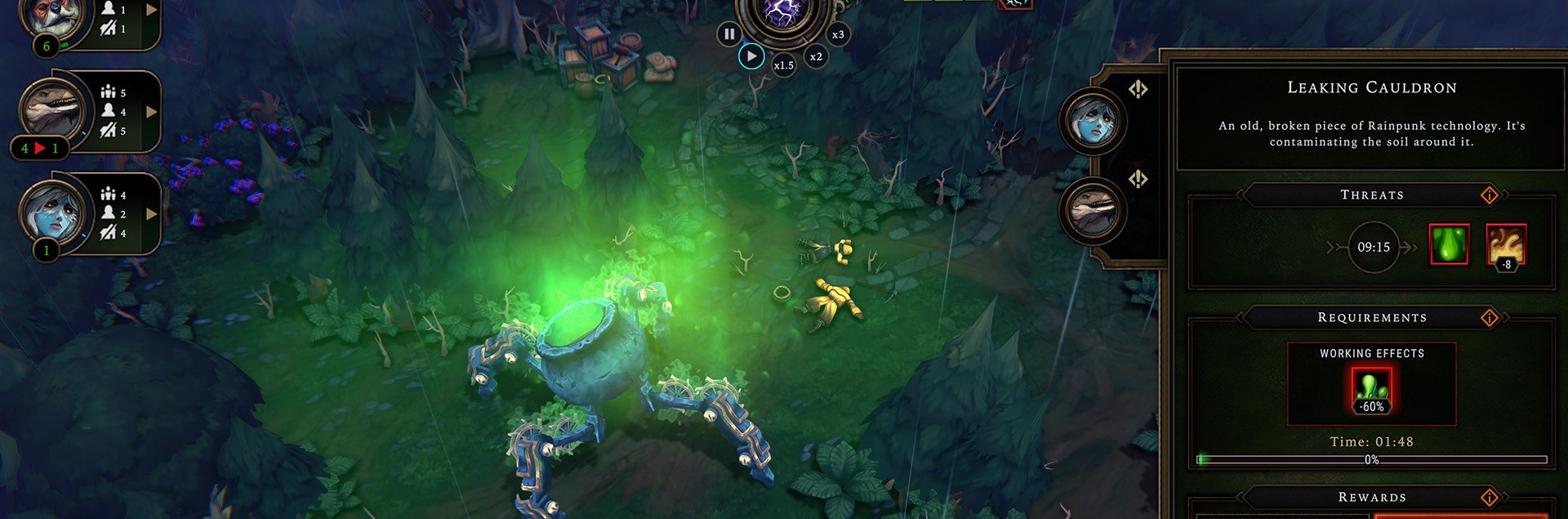Set game speed to normal play
Image resolution: width=1568 pixels, height=519 pixels.
(751, 56)
